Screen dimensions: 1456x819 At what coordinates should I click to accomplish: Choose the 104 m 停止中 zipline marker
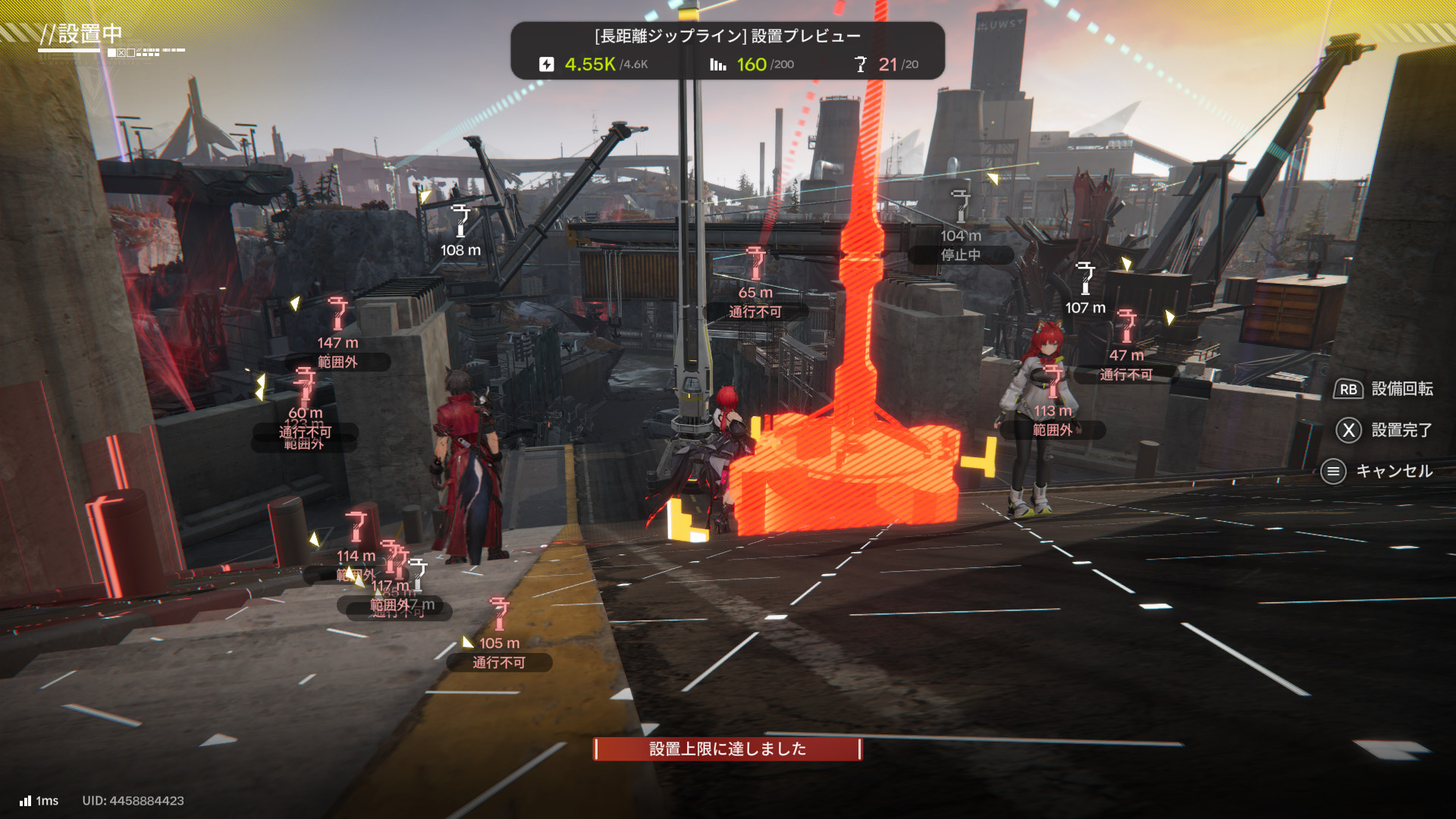tap(961, 206)
